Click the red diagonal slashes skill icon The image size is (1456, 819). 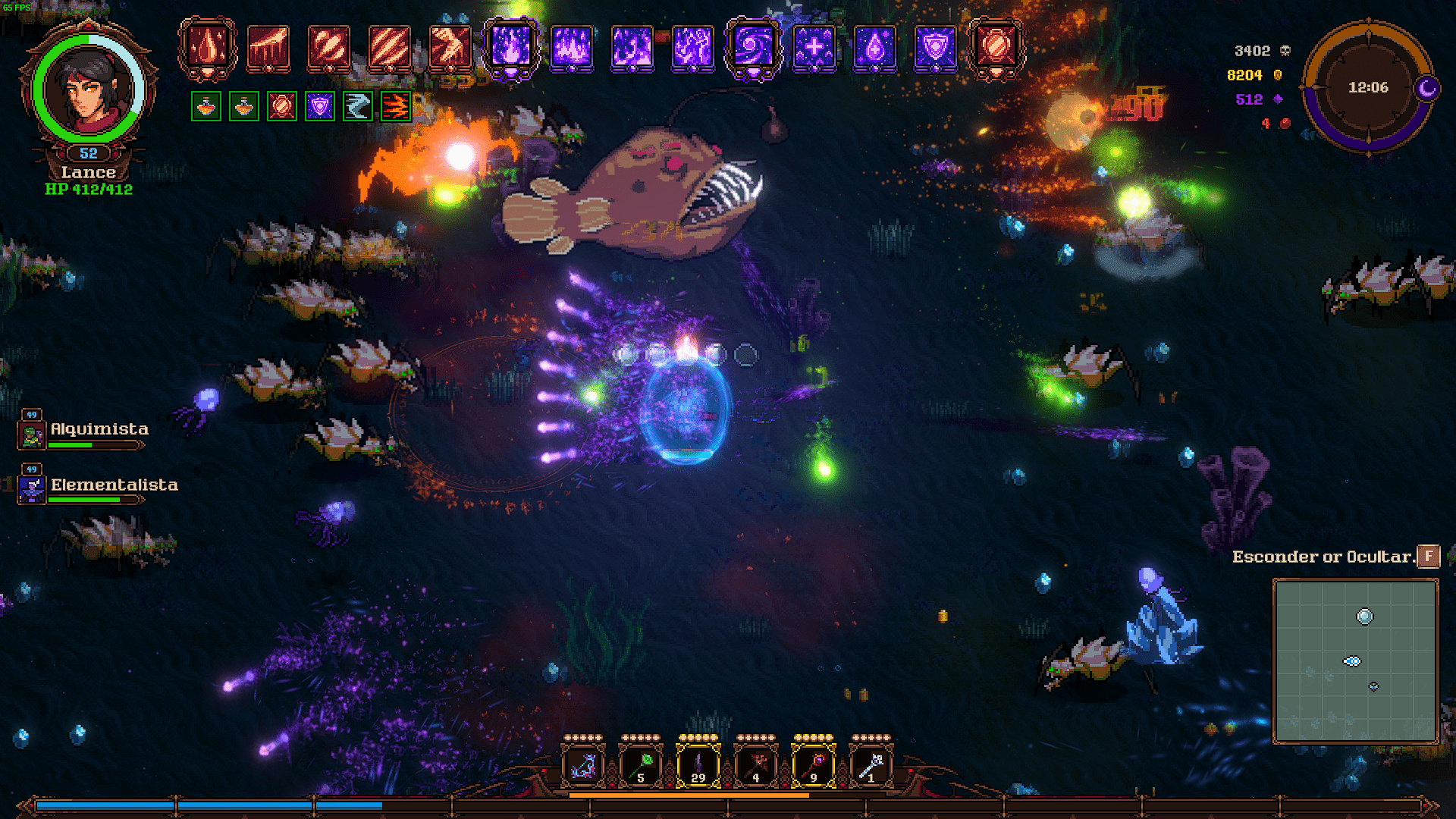pyautogui.click(x=389, y=48)
